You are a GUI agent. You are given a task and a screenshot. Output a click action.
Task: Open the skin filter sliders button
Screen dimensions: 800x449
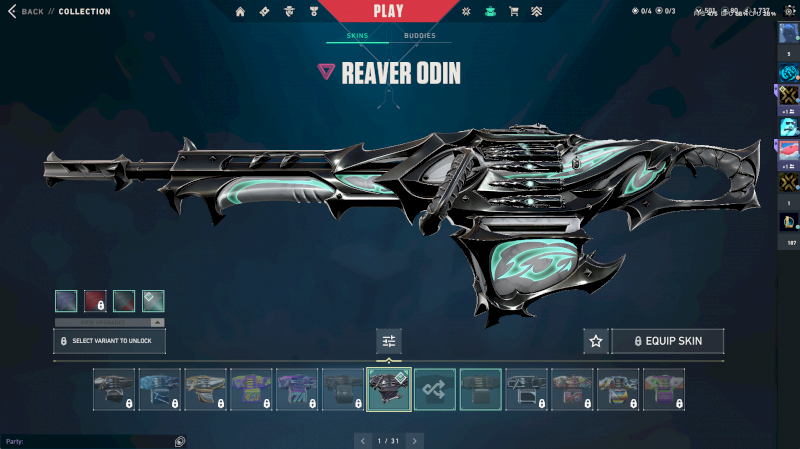[x=389, y=341]
